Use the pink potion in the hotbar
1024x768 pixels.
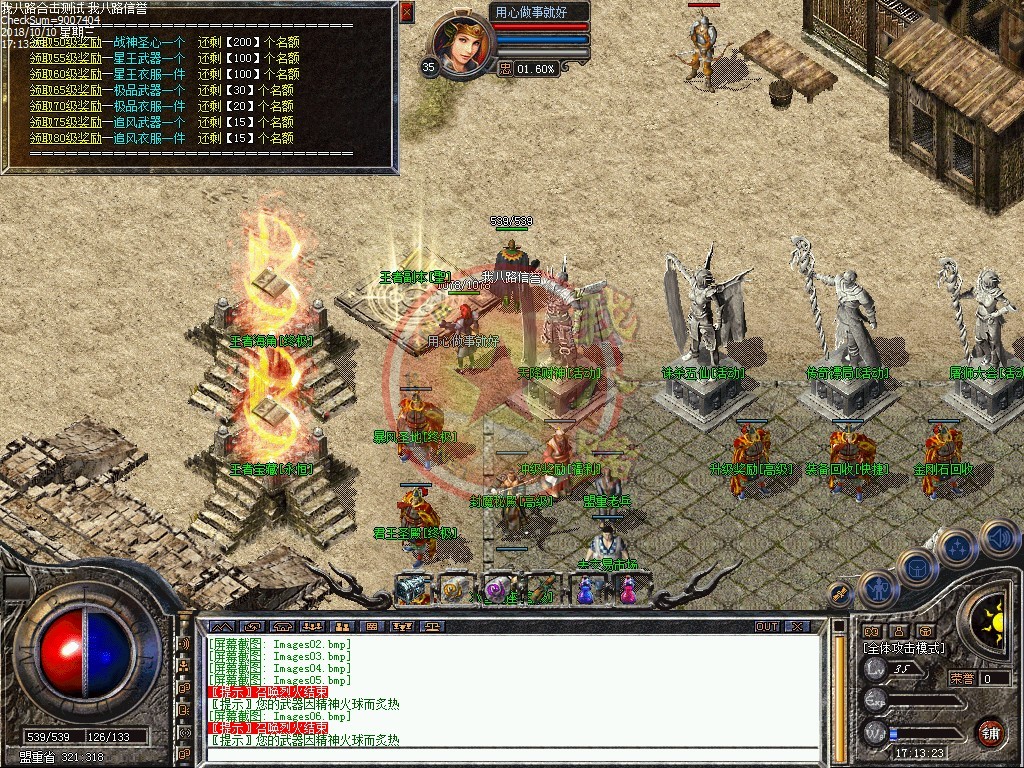(628, 590)
